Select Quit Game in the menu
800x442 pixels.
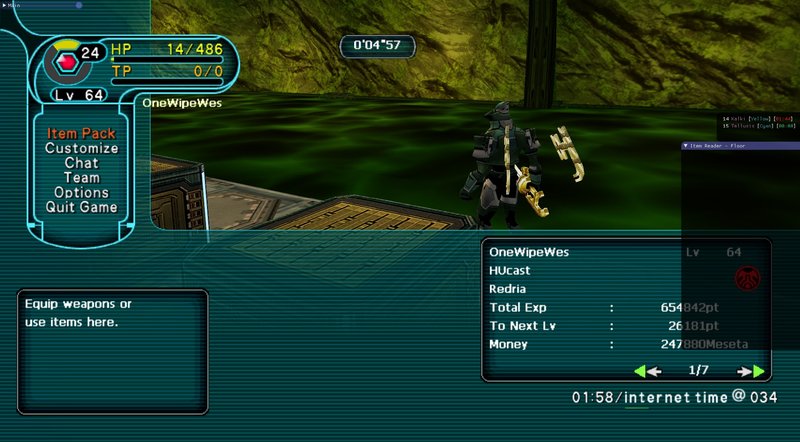81,208
